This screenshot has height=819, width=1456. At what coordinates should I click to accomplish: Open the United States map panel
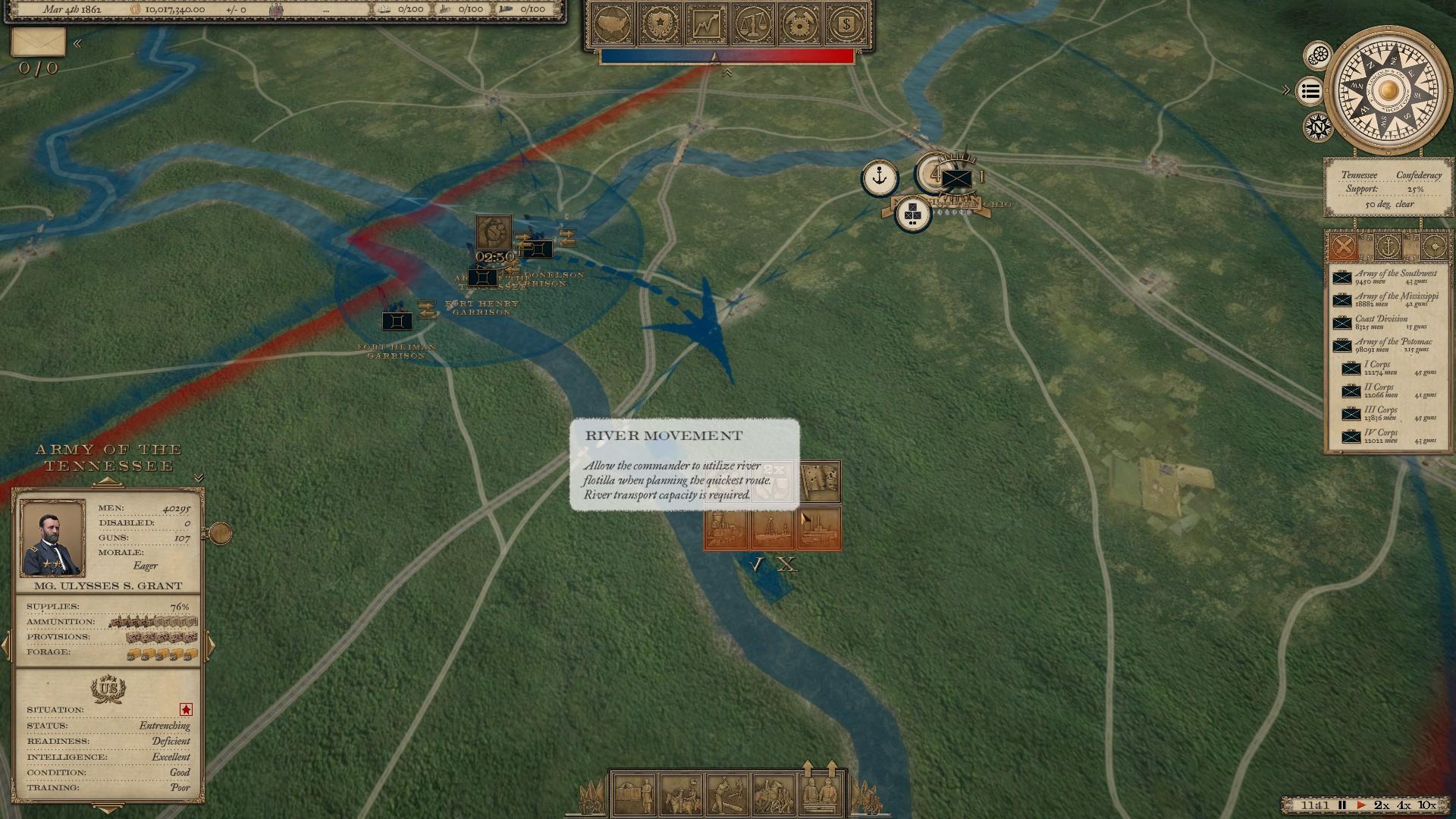[614, 26]
